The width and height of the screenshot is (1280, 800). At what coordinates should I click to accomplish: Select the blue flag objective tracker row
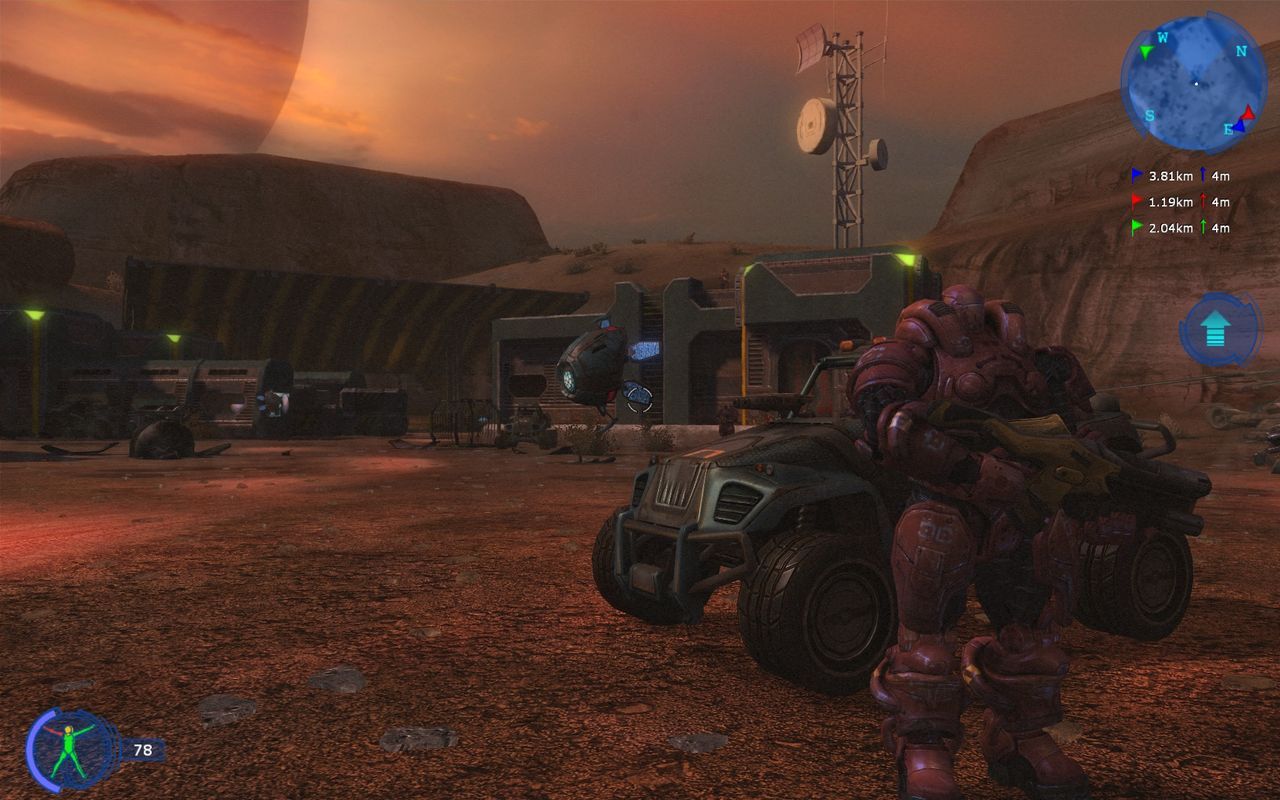pos(1180,176)
